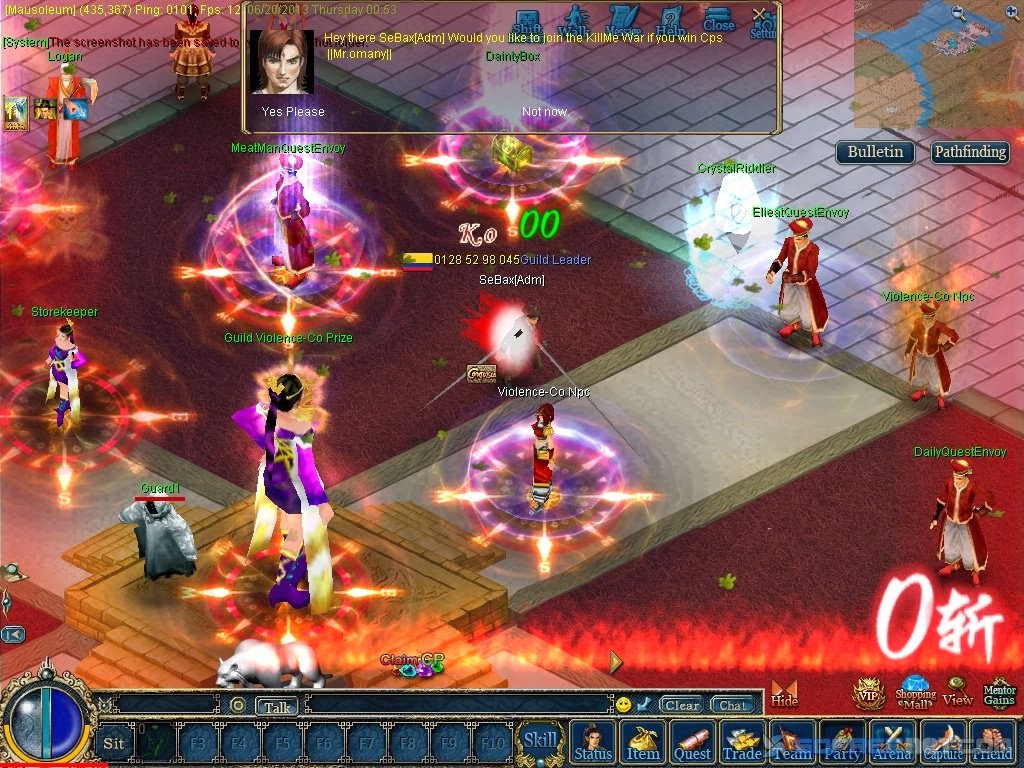Viewport: 1024px width, 768px height.
Task: Open the Help icon in the top bar
Action: coord(671,20)
